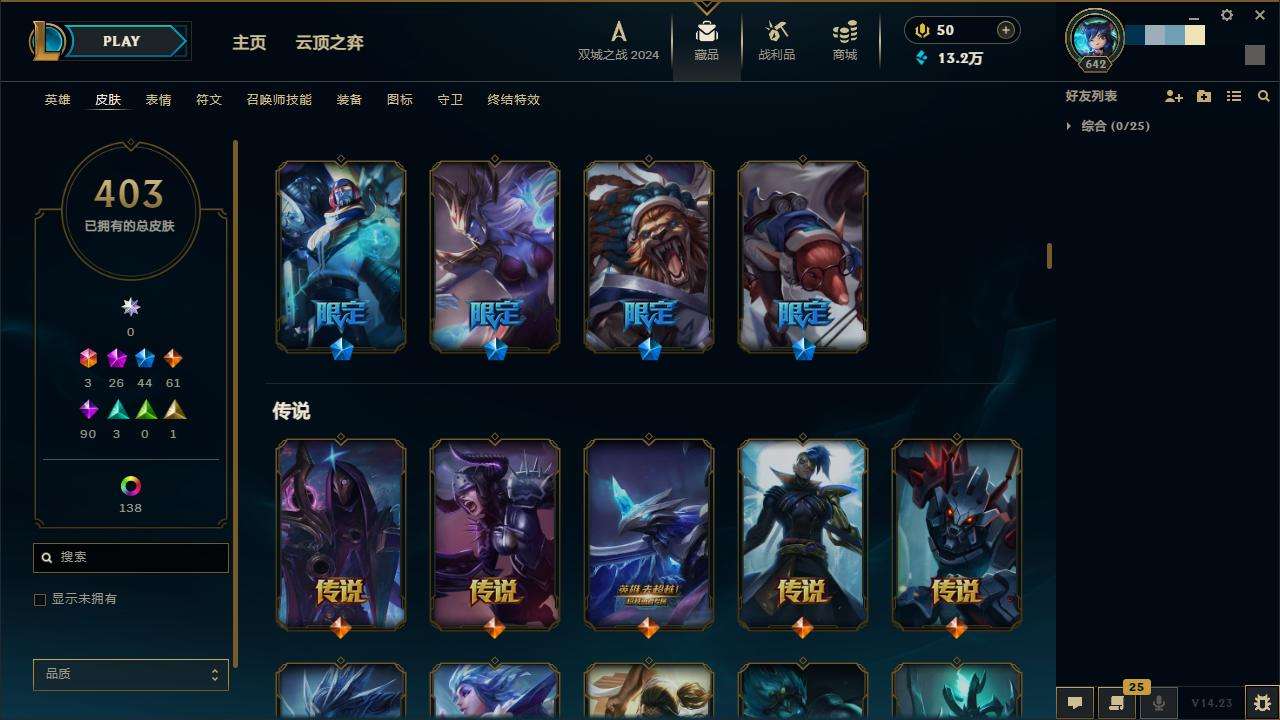Viewport: 1280px width, 720px height.
Task: Start a game with the PLAY button
Action: (122, 41)
